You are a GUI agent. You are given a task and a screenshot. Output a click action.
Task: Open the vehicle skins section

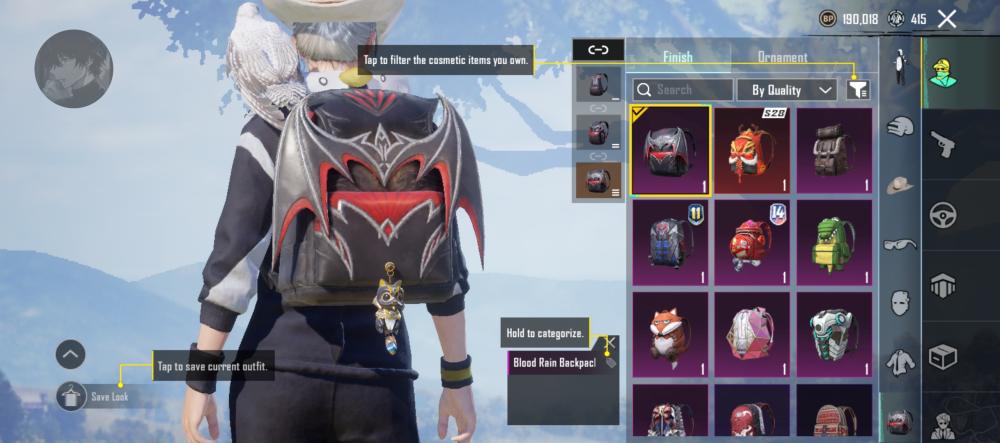943,215
